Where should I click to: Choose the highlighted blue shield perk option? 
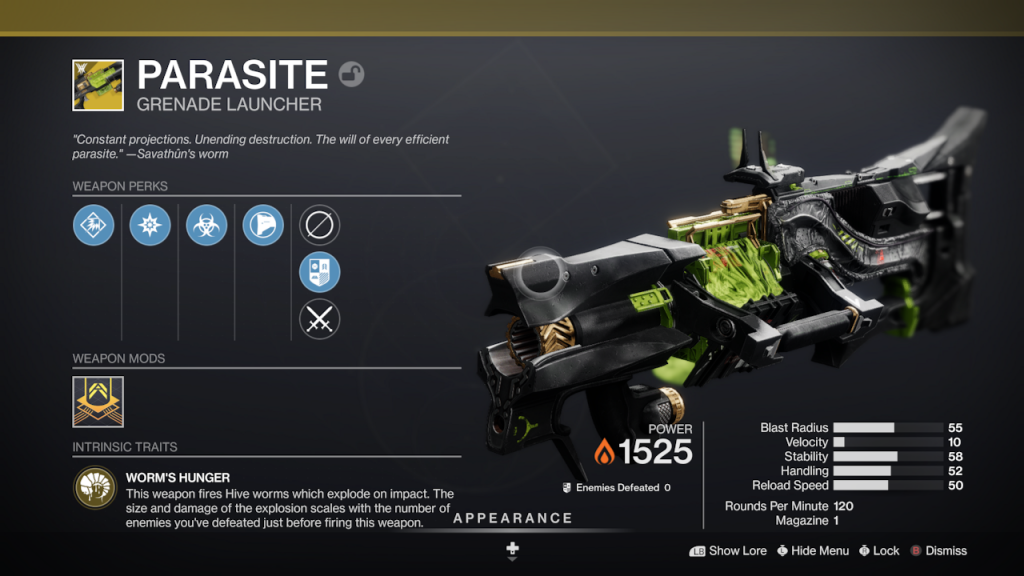tap(320, 272)
